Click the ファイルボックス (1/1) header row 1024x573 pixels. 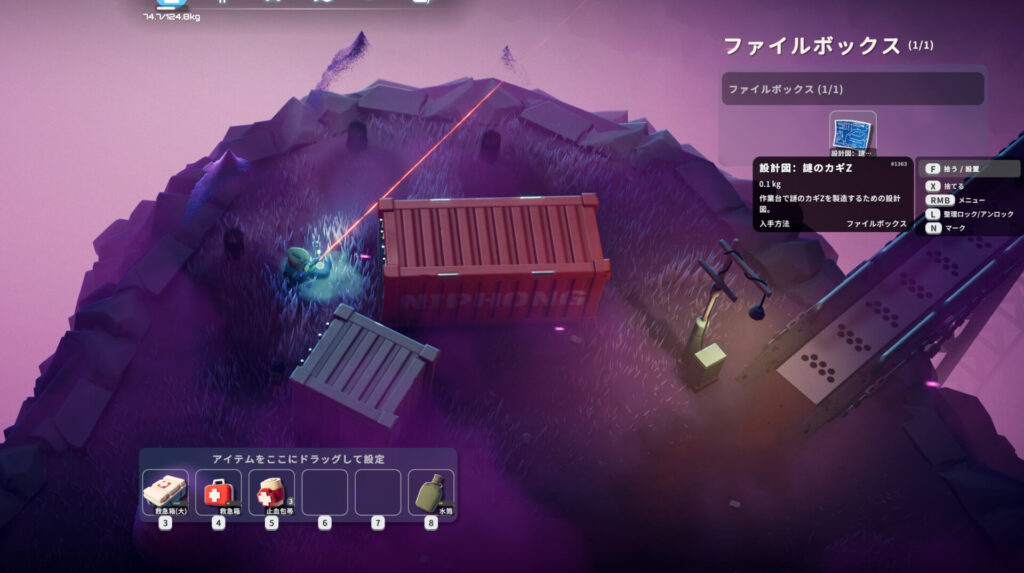(852, 89)
